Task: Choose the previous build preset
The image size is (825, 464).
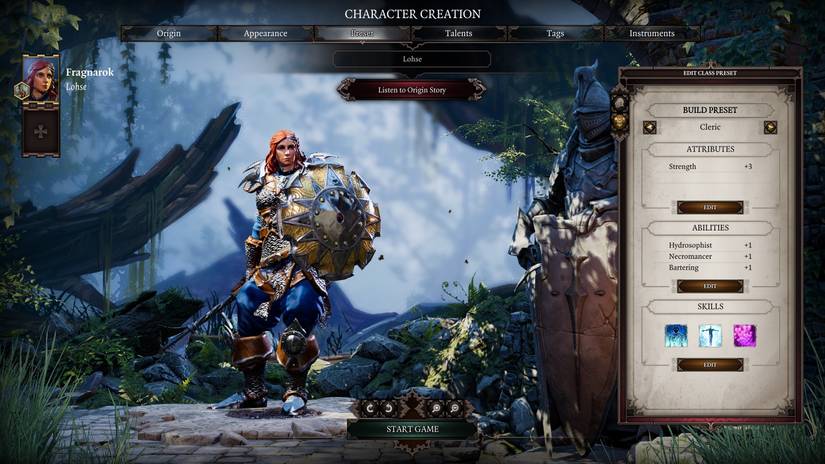Action: (x=650, y=127)
